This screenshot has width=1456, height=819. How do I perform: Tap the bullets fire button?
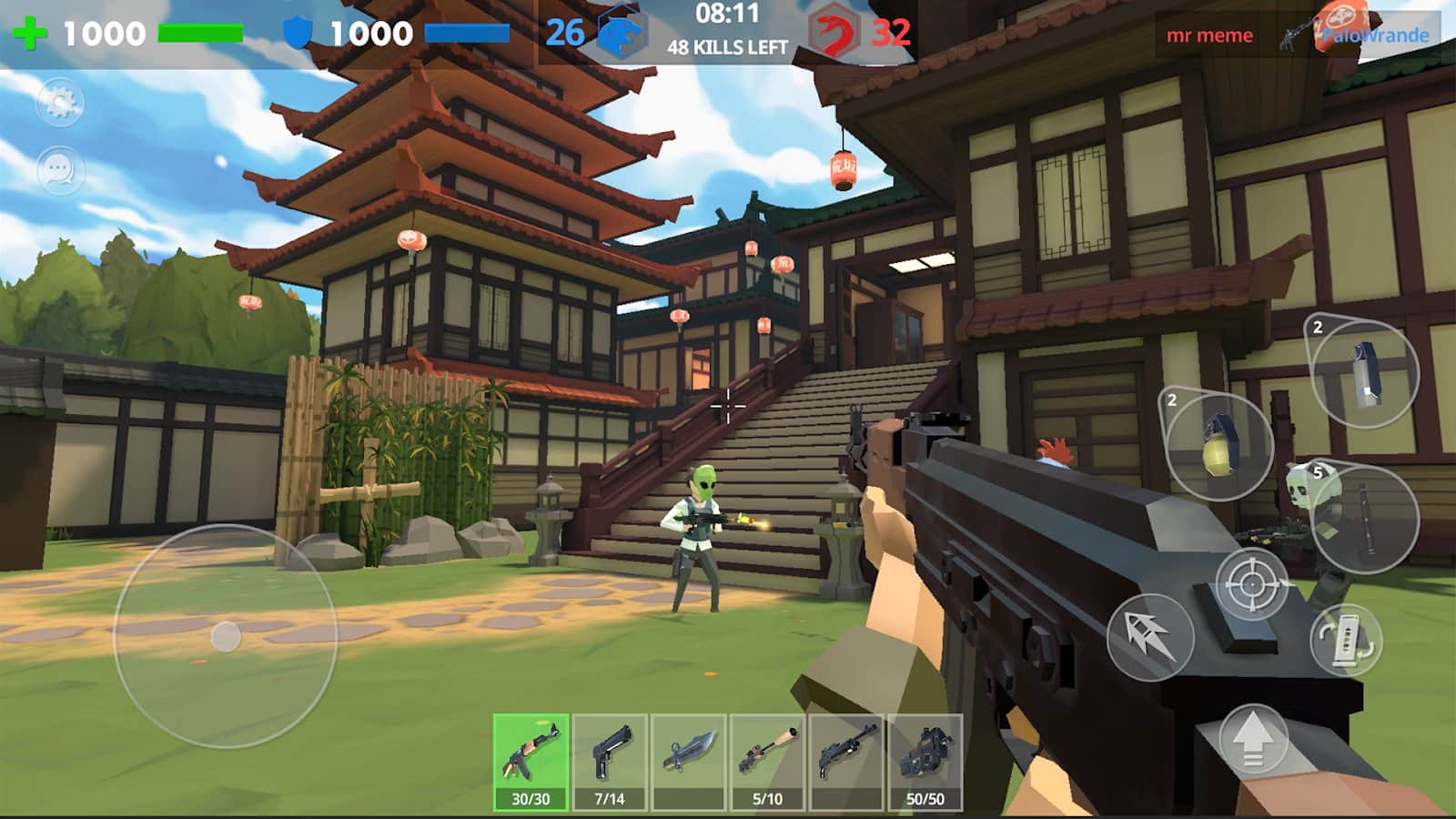click(1149, 637)
